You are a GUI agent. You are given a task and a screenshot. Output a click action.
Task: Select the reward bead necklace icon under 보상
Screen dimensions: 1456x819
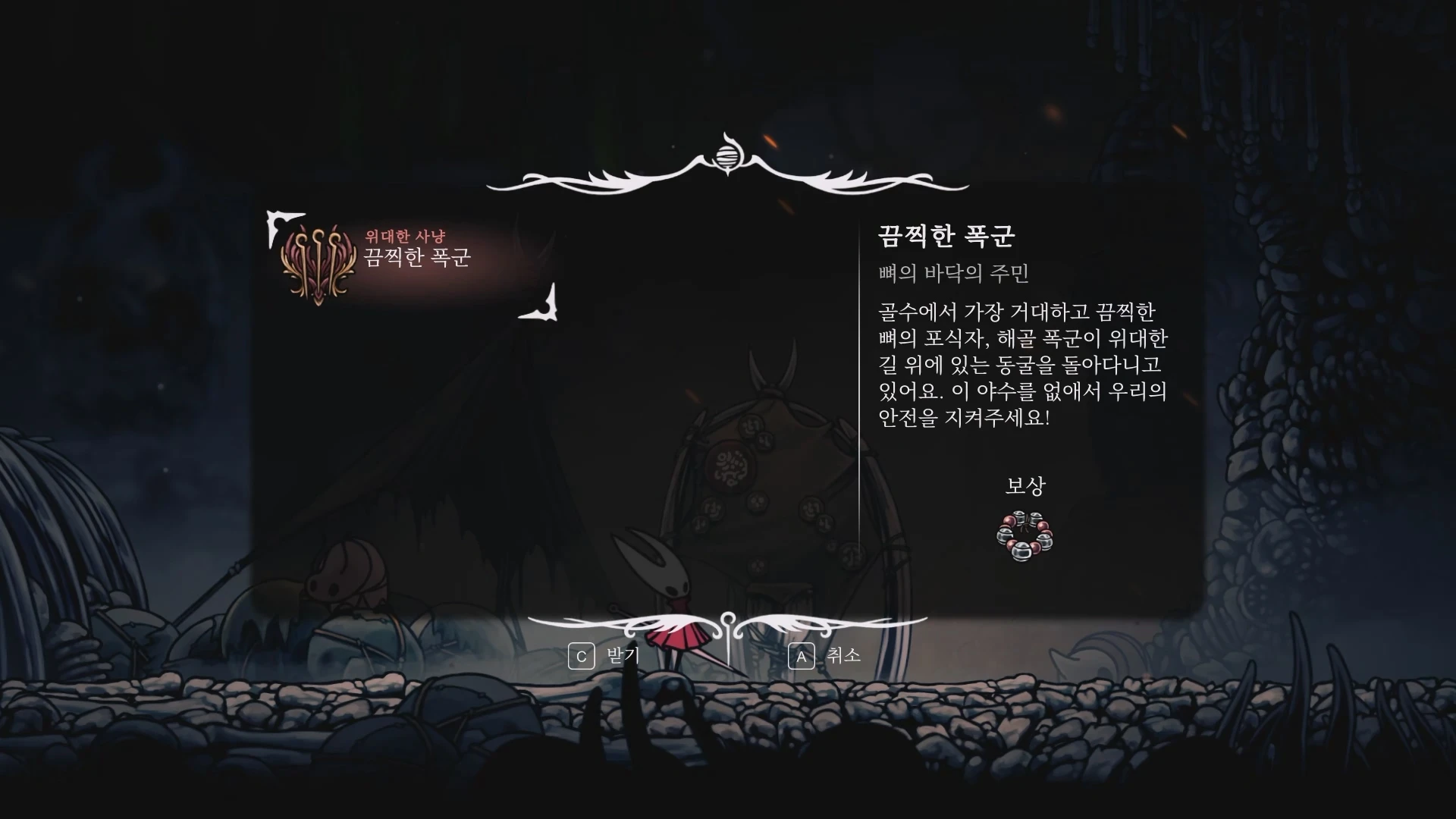[x=1024, y=535]
